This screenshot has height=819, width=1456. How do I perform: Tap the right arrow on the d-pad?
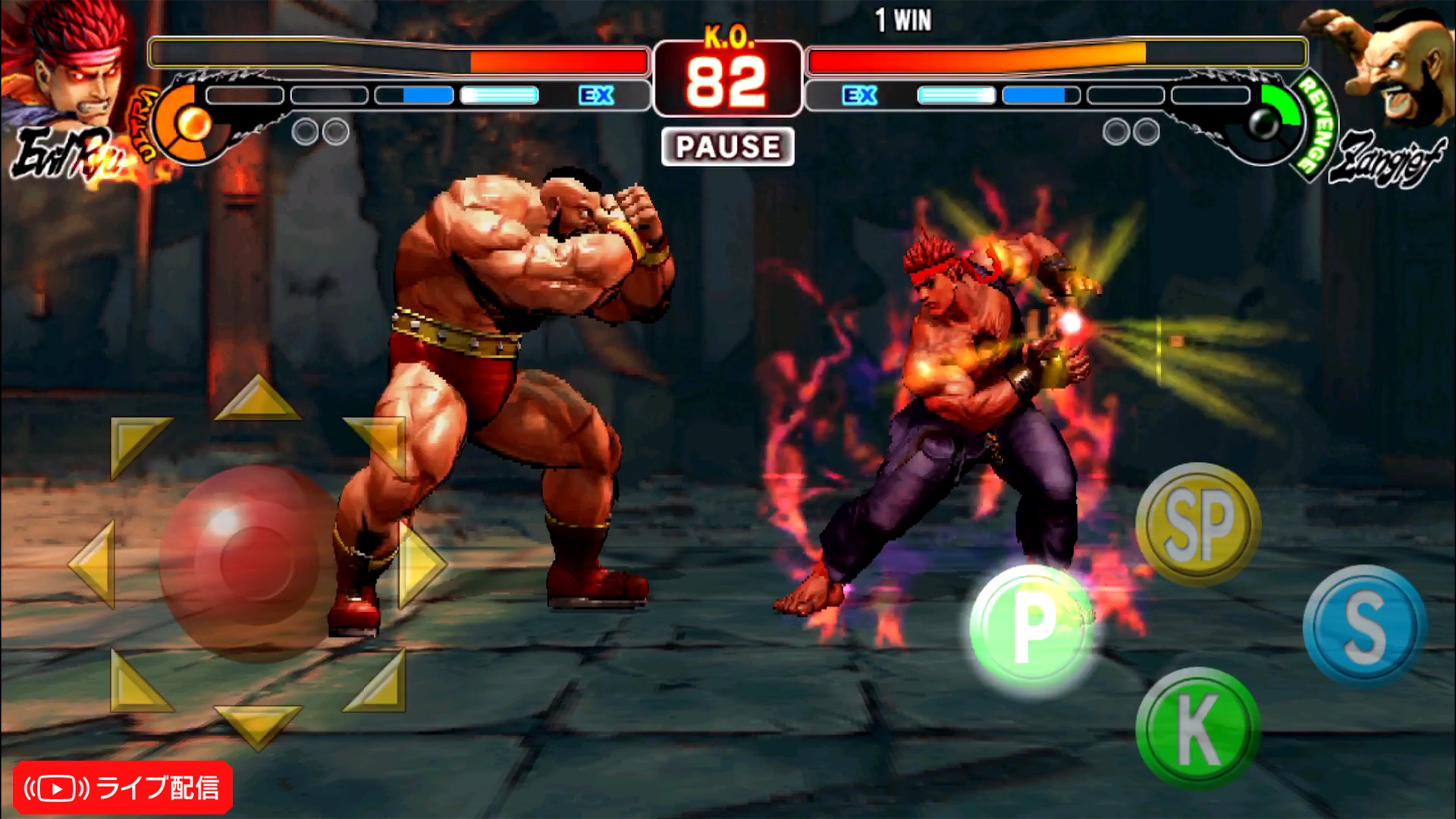422,563
